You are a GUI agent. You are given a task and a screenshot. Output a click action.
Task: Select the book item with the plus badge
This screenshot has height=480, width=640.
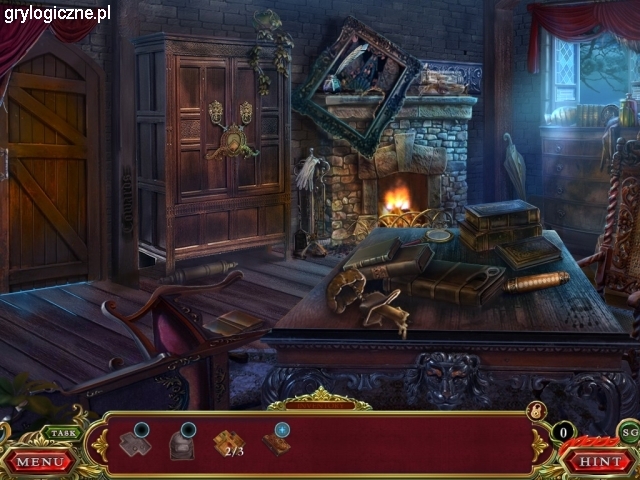coord(277,442)
